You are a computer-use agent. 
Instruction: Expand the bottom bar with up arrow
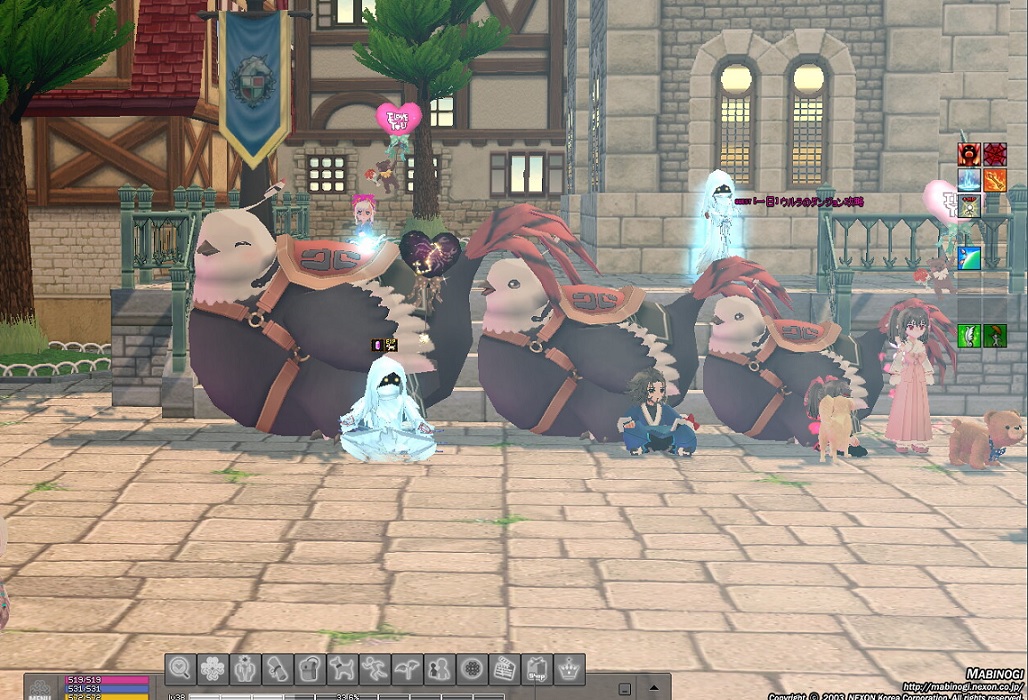pyautogui.click(x=654, y=688)
